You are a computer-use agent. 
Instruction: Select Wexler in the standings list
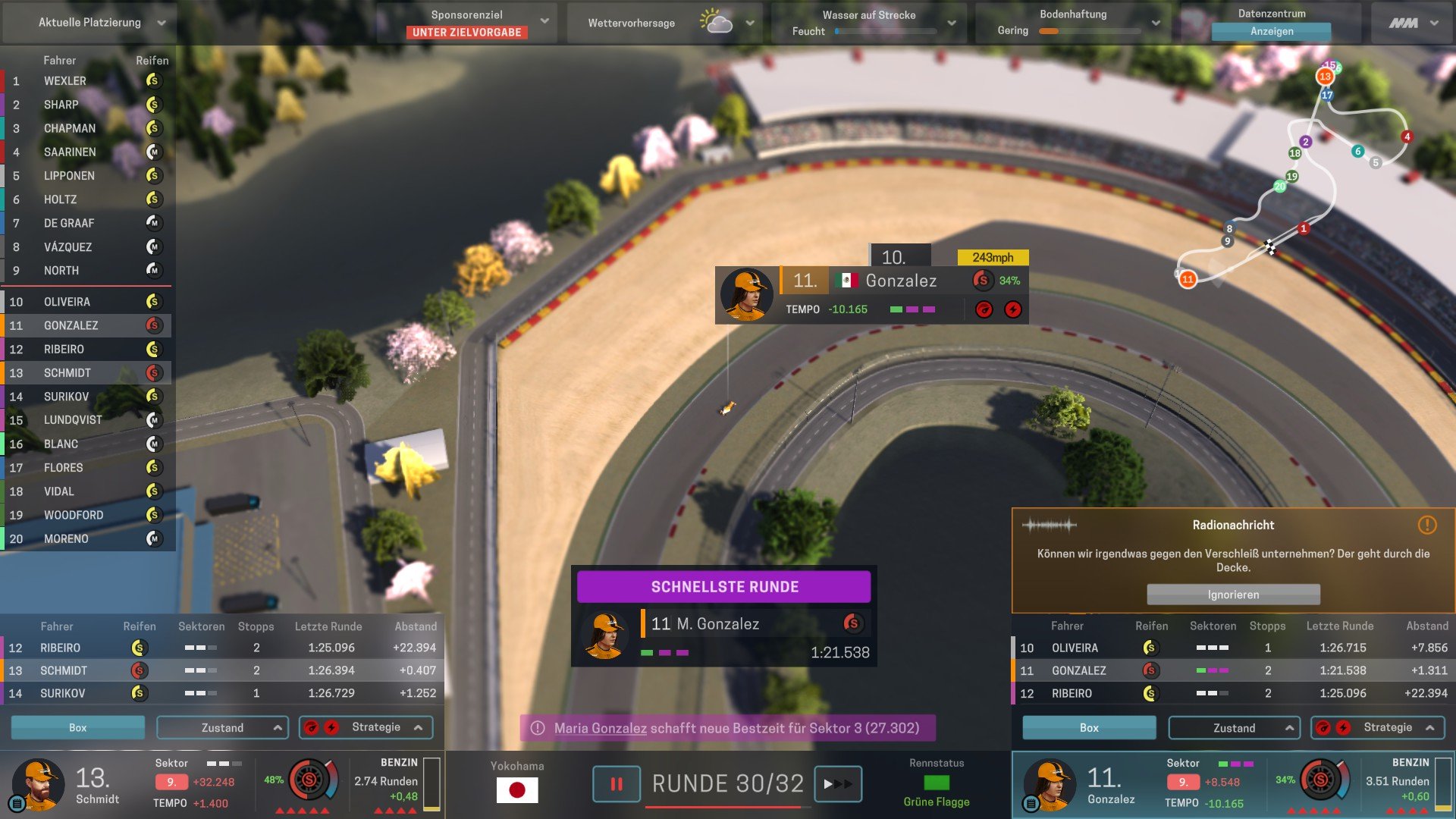click(65, 81)
